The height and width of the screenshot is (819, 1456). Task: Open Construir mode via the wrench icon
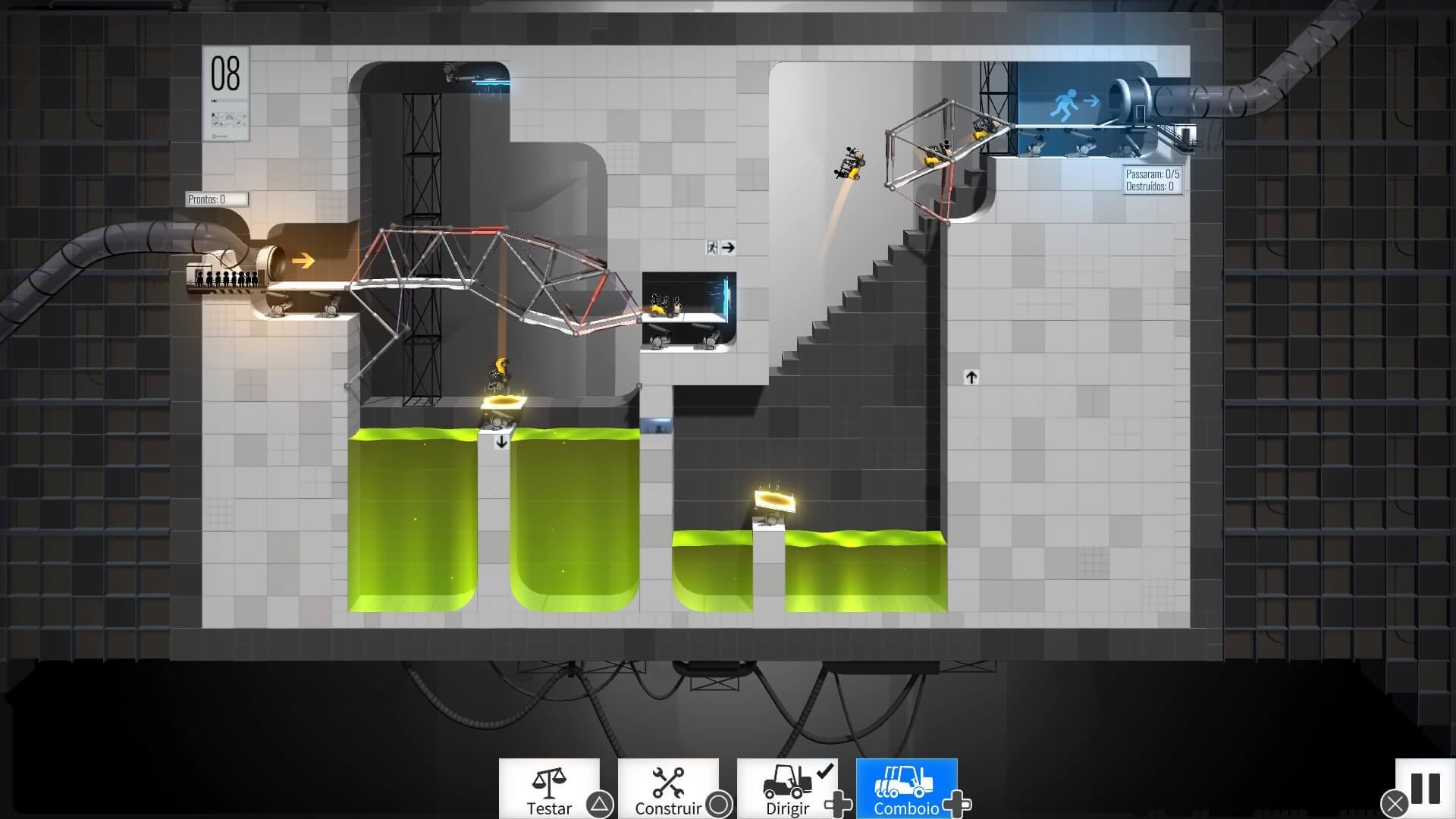click(x=669, y=783)
